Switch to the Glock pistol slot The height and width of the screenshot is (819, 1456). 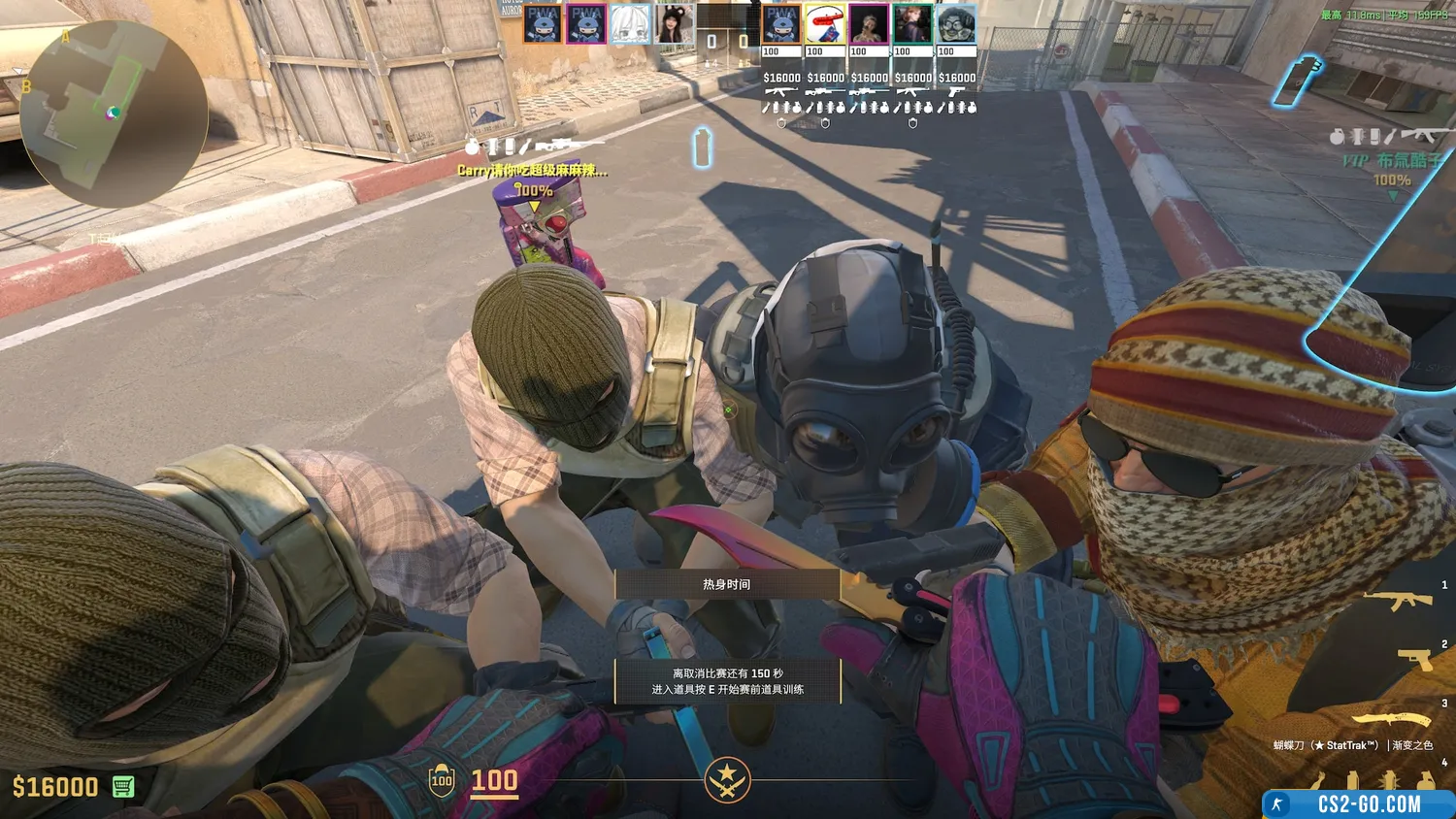coord(1413,660)
